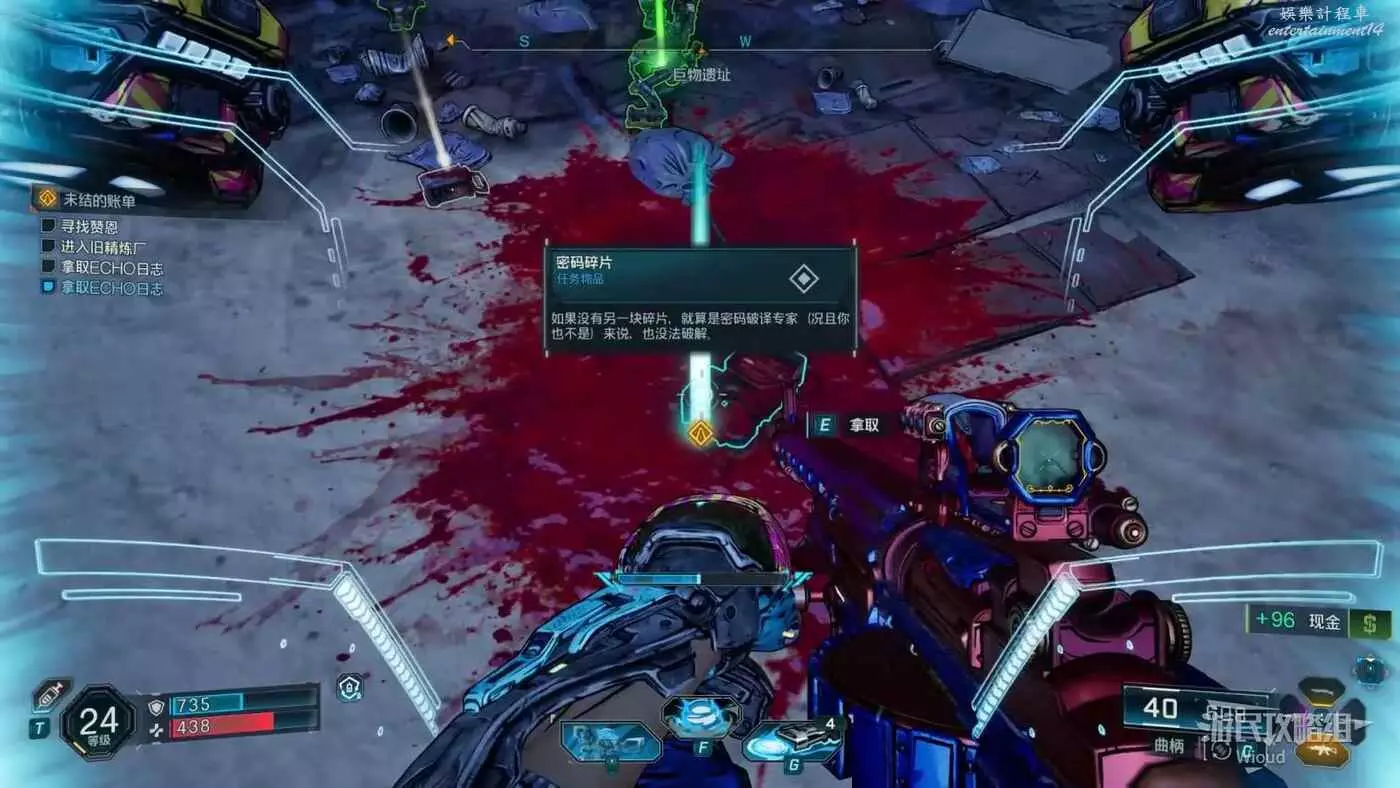Activate the character action skill icon
This screenshot has width=1400, height=788.
click(x=610, y=742)
